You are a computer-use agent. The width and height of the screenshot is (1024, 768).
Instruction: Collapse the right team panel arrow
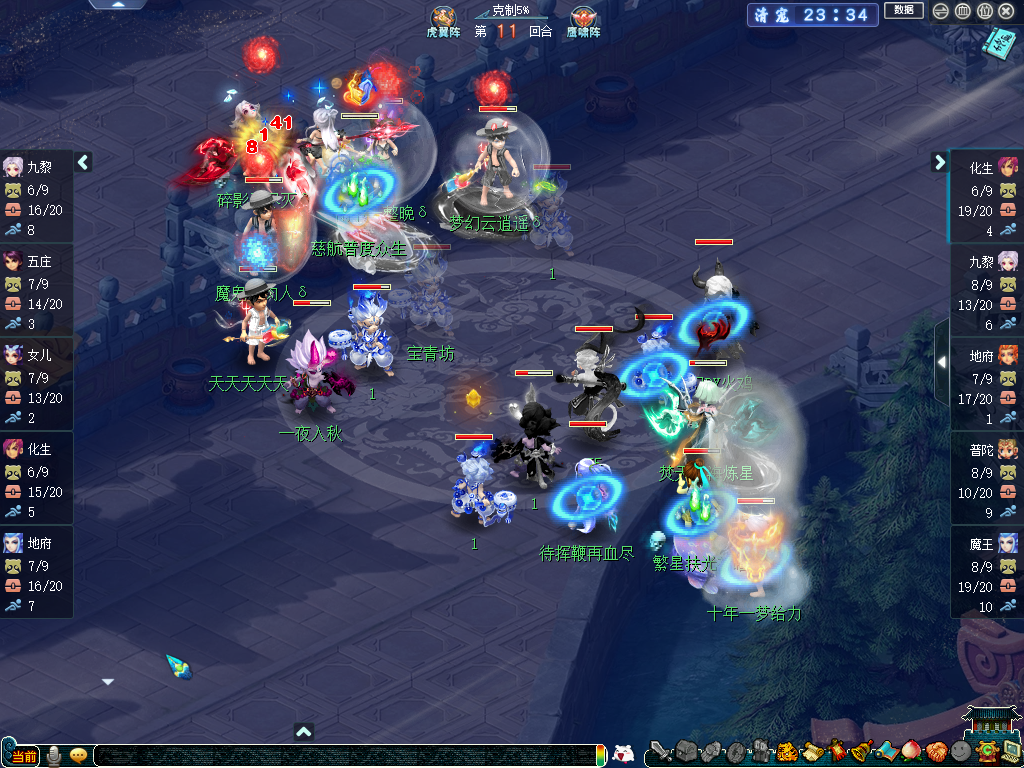click(x=940, y=162)
